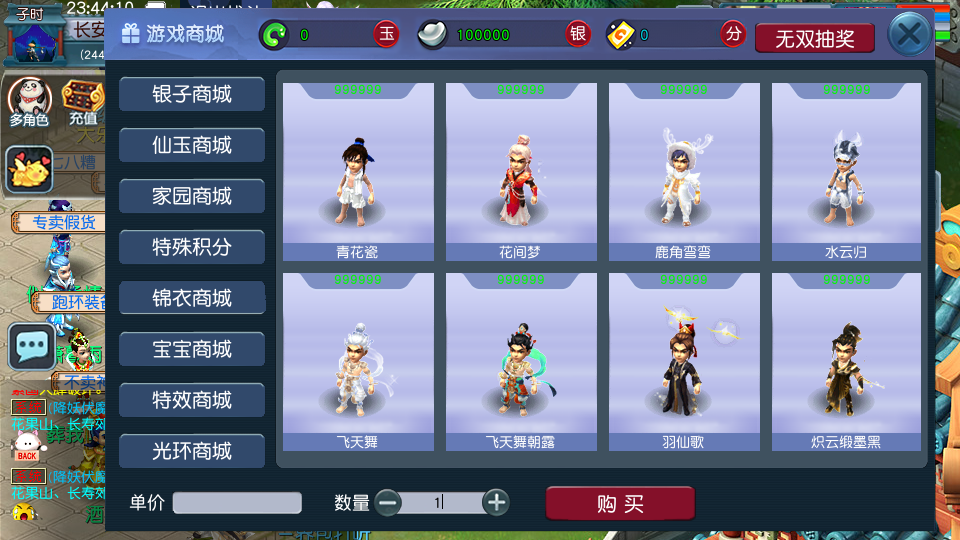Open the 无双抽奖 lottery
960x540 pixels.
(x=815, y=38)
